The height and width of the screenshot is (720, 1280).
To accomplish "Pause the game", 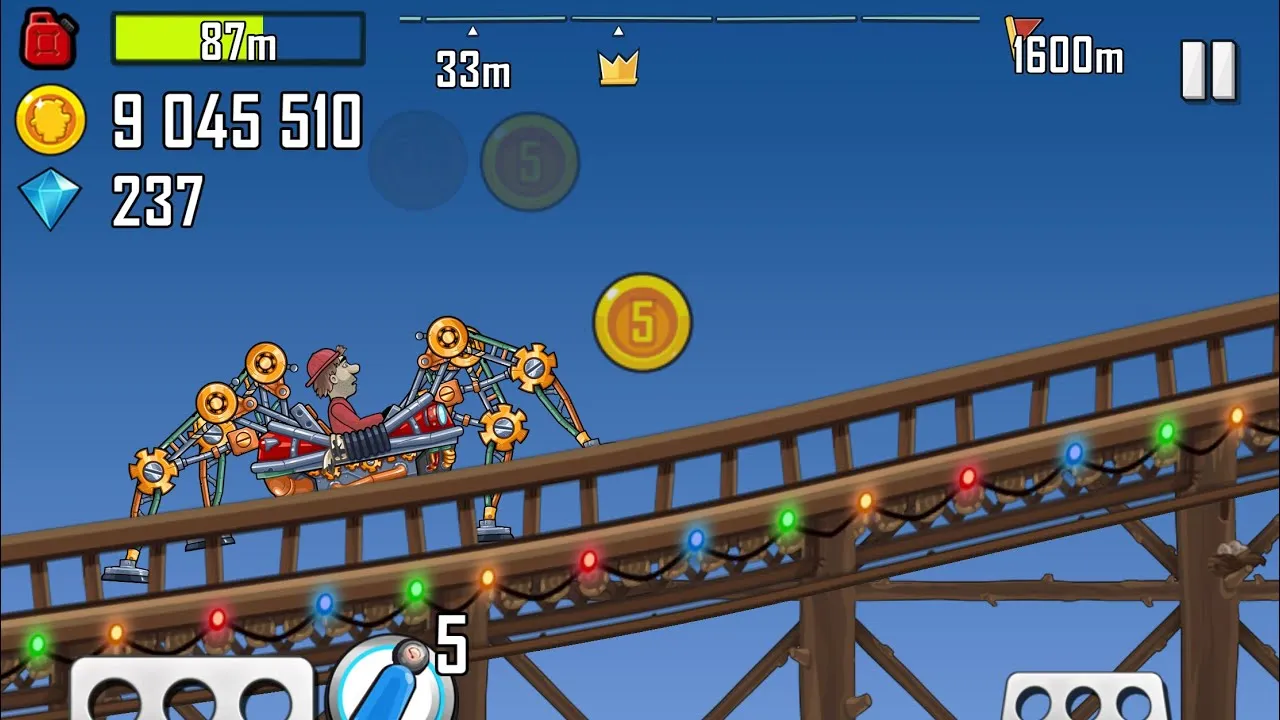I will [1209, 70].
